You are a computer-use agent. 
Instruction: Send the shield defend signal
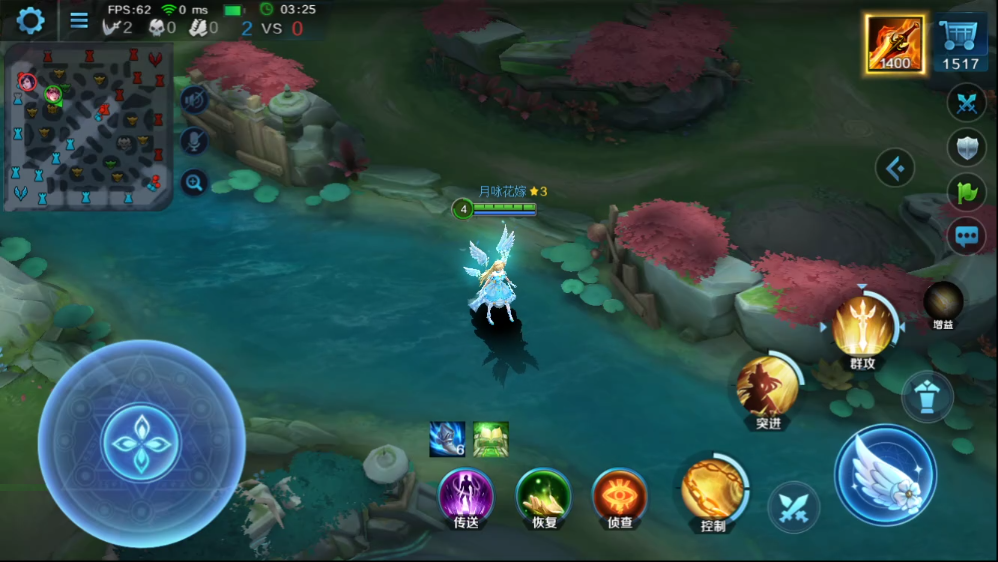tap(965, 148)
